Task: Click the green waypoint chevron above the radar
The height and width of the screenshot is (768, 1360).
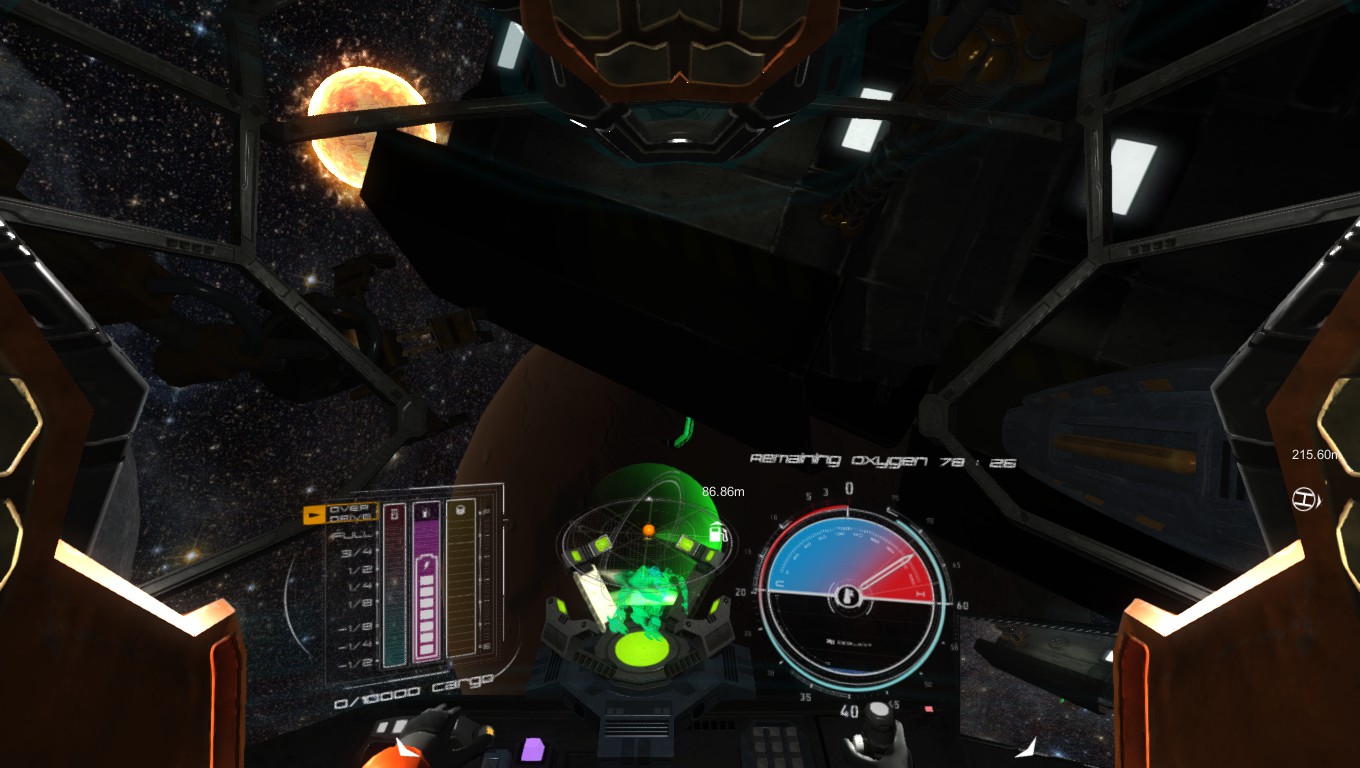Action: 685,430
